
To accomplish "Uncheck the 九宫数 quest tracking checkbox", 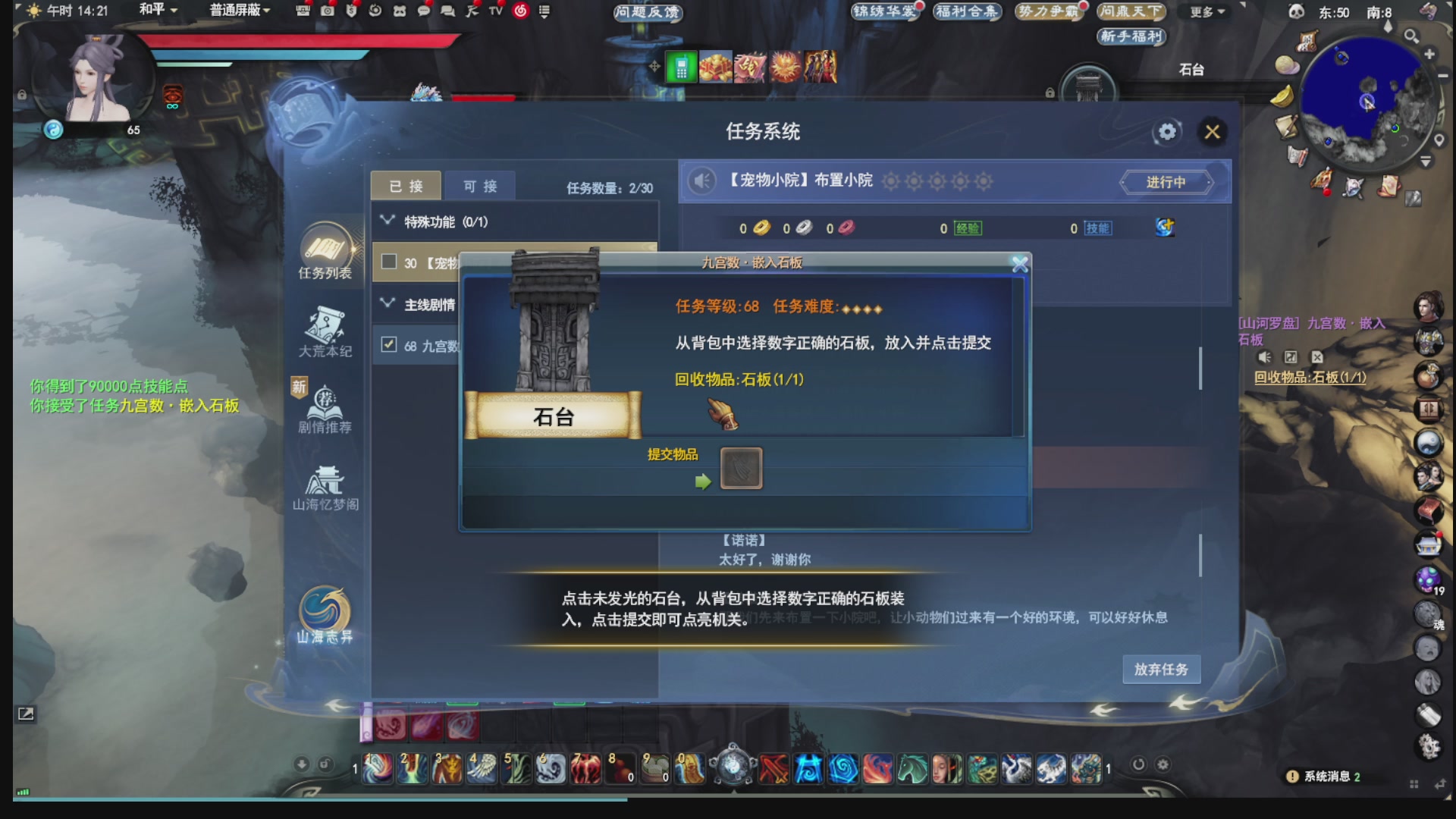I will pyautogui.click(x=389, y=345).
